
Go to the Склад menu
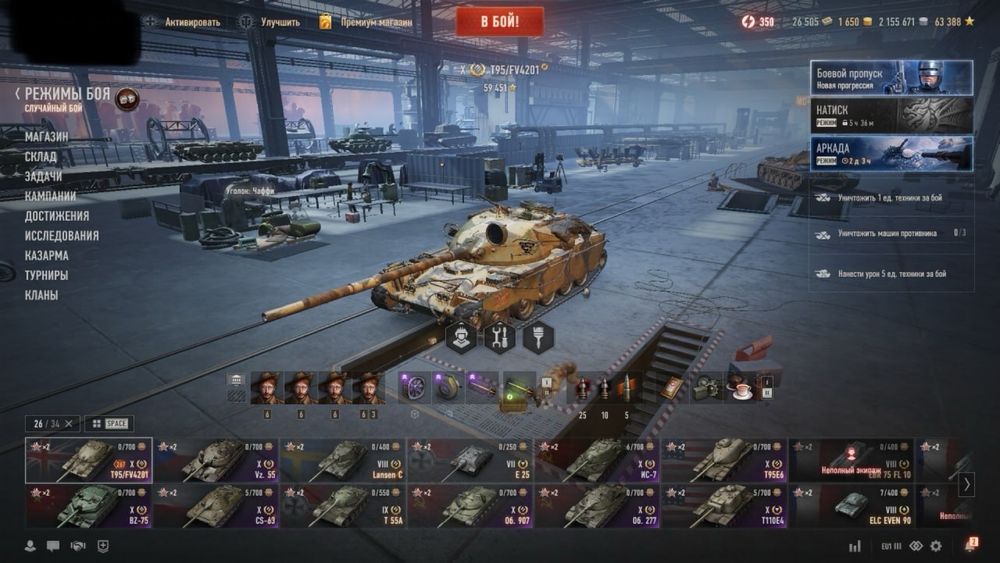(42, 156)
